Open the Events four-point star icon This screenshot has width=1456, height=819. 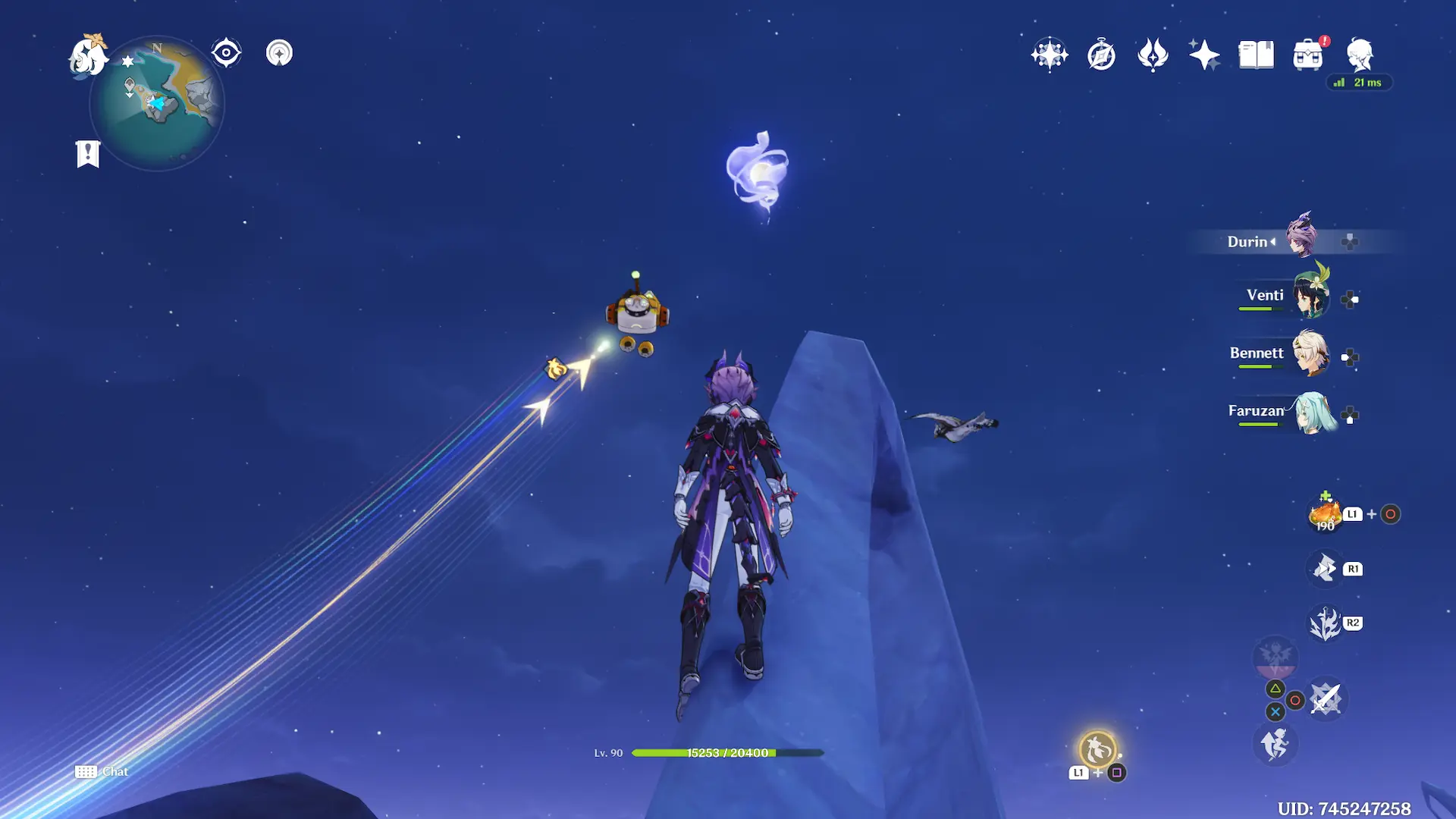click(x=1204, y=55)
